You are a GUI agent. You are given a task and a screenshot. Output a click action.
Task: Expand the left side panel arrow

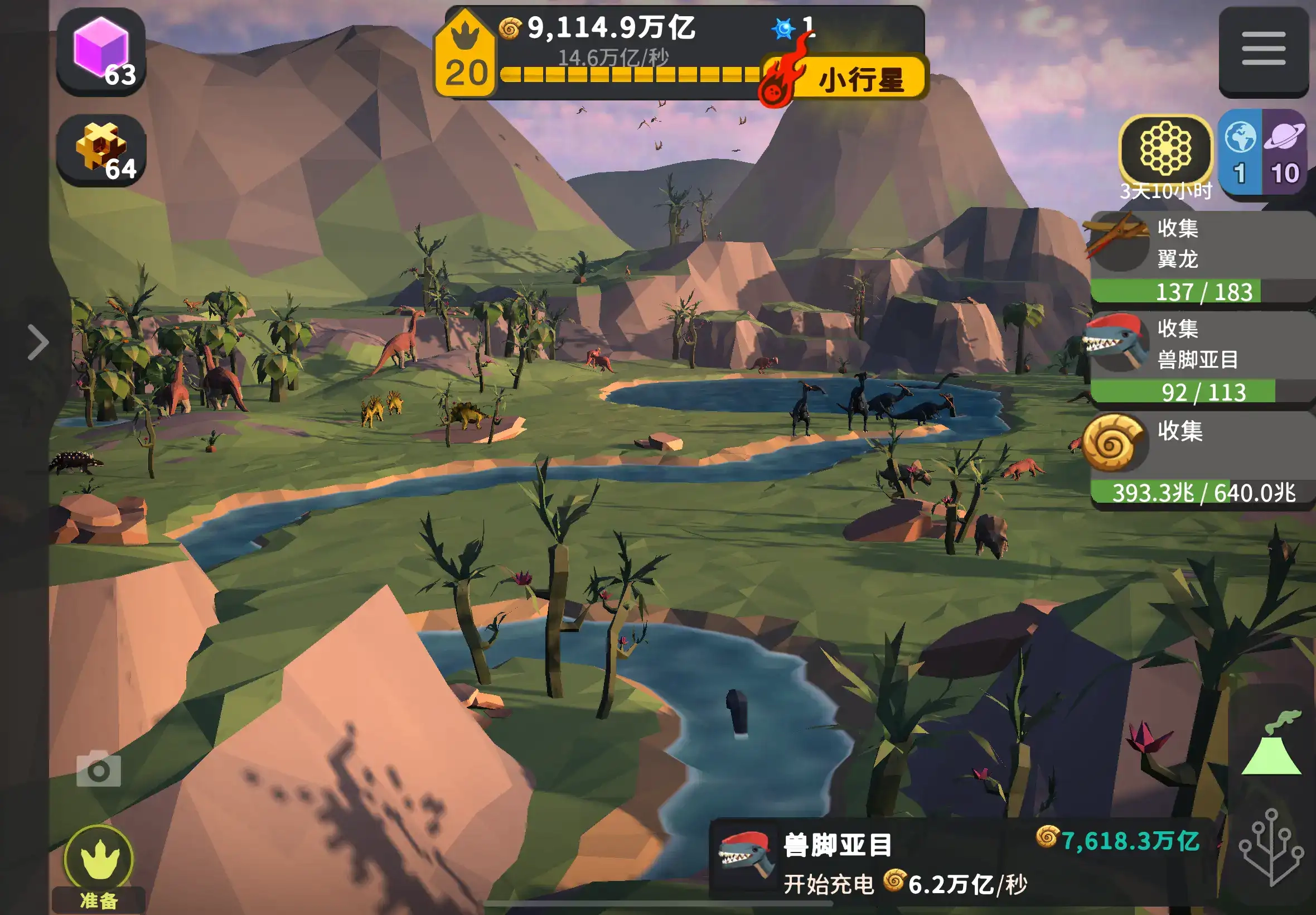[38, 342]
